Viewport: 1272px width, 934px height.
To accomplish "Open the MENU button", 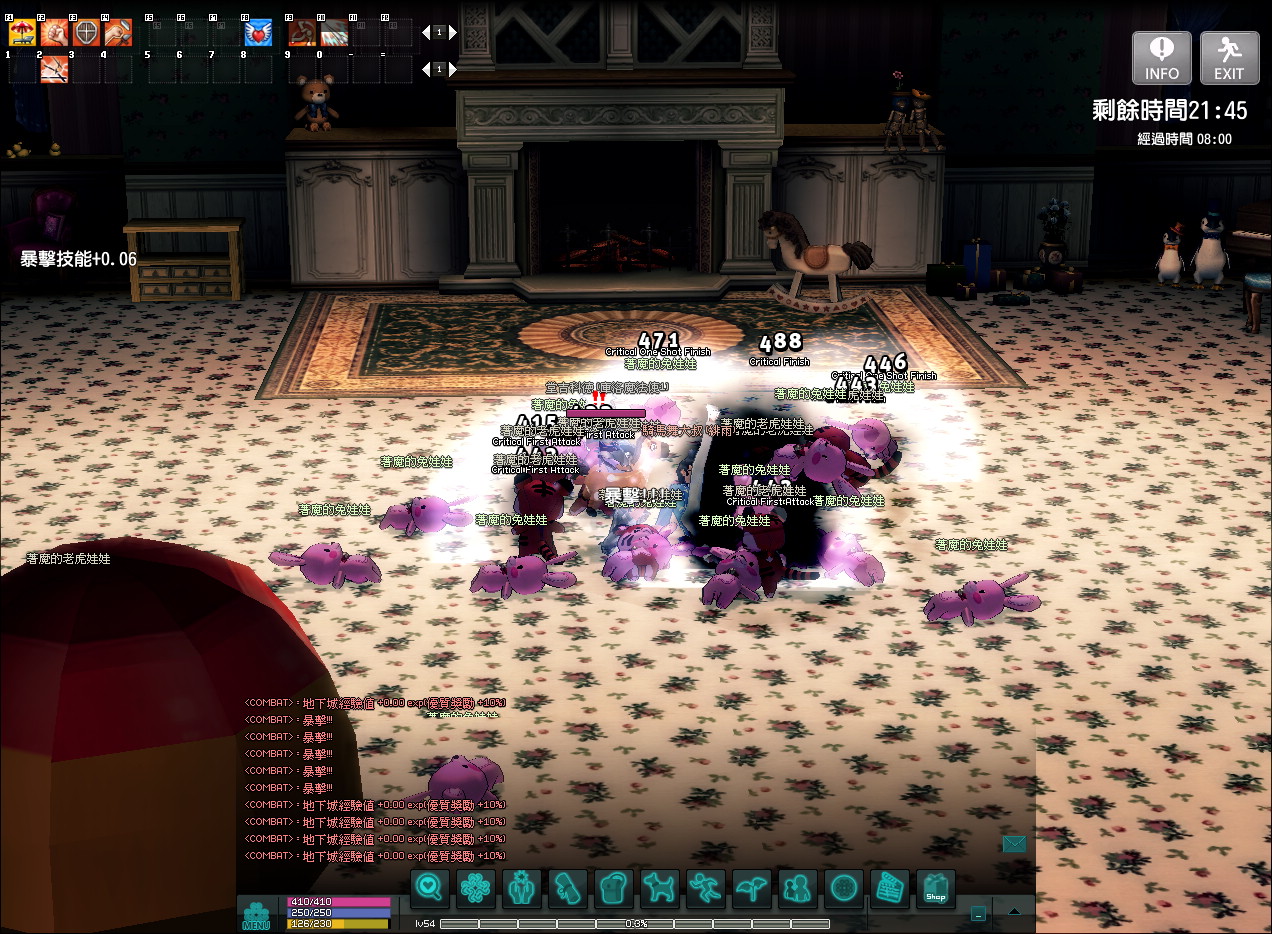I will point(256,915).
